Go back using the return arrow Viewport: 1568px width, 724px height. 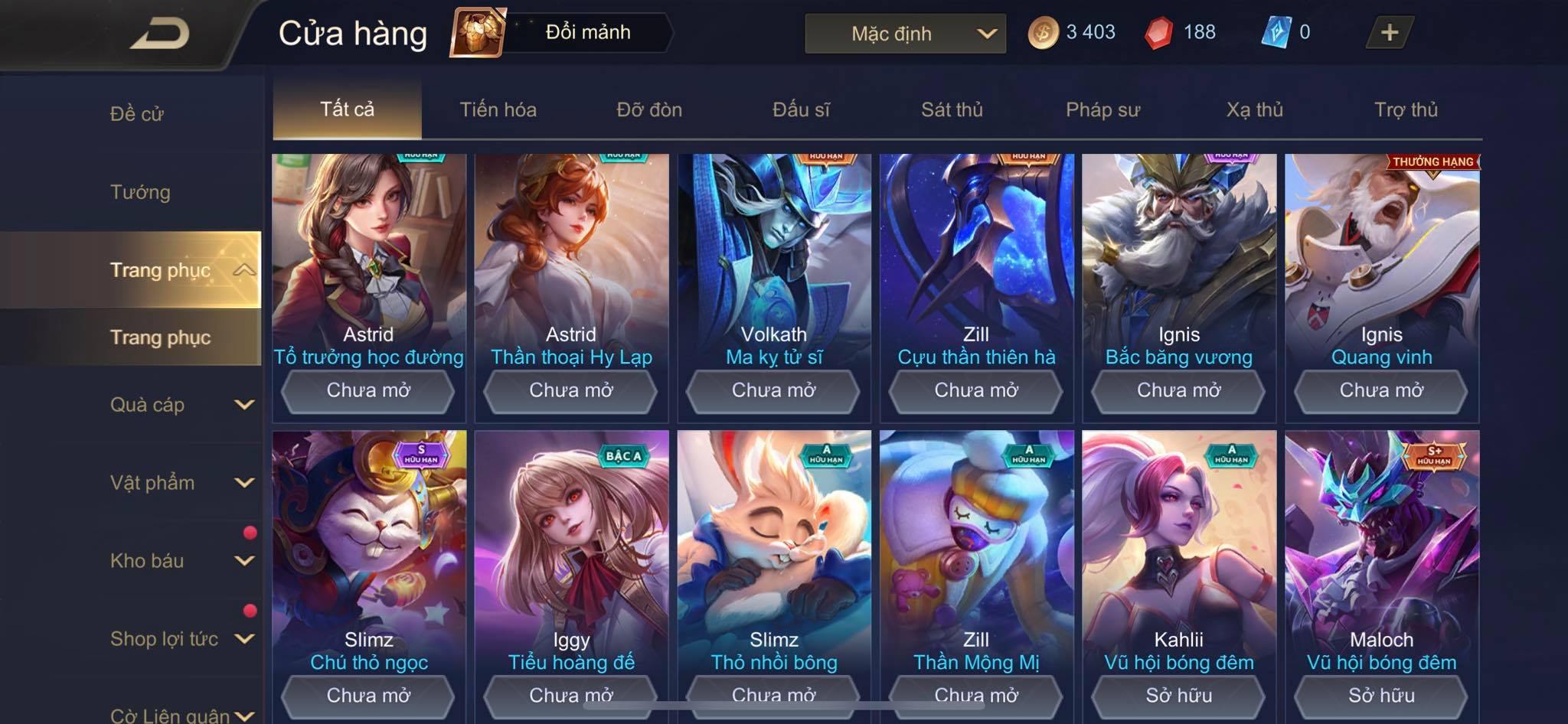click(159, 34)
